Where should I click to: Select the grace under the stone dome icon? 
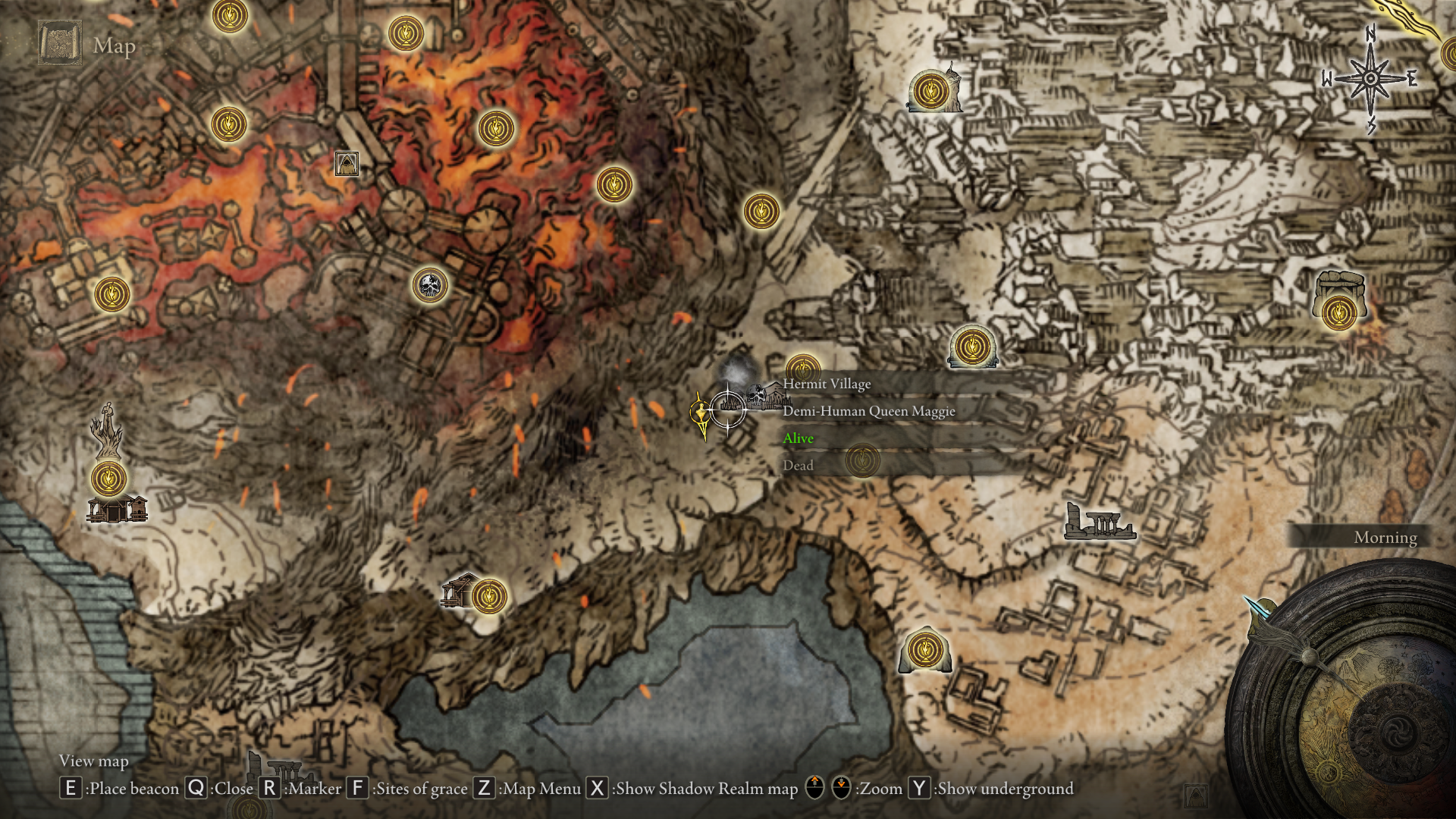1338,312
